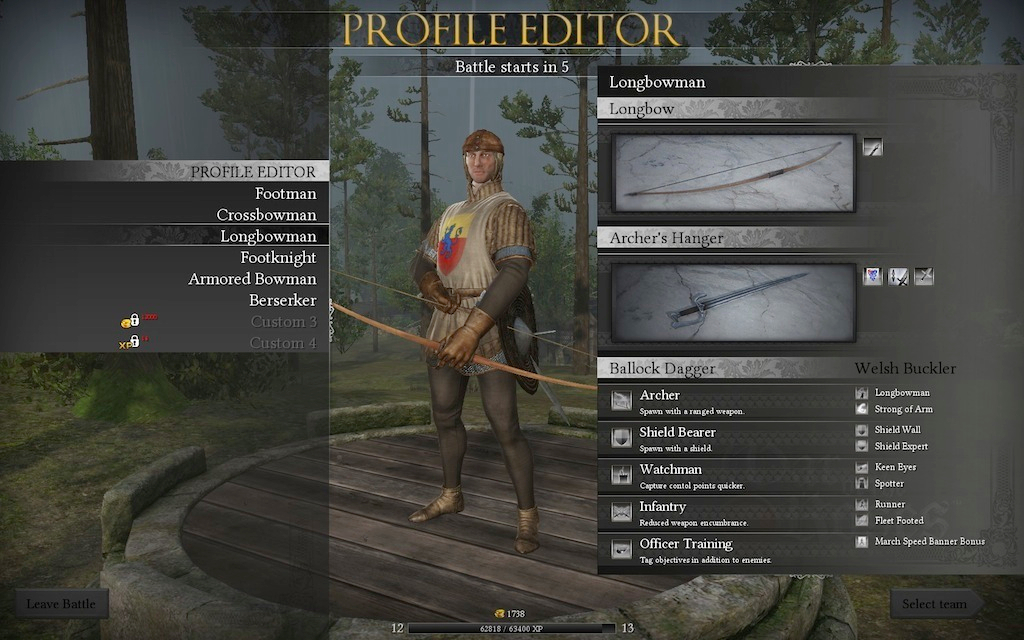Switch to the Footknight profile
This screenshot has width=1024, height=640.
coord(278,258)
